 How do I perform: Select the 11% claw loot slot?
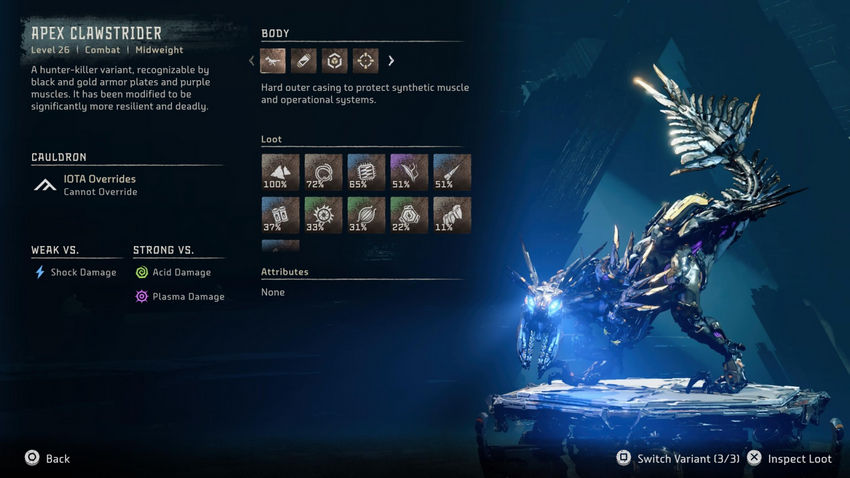coord(452,215)
